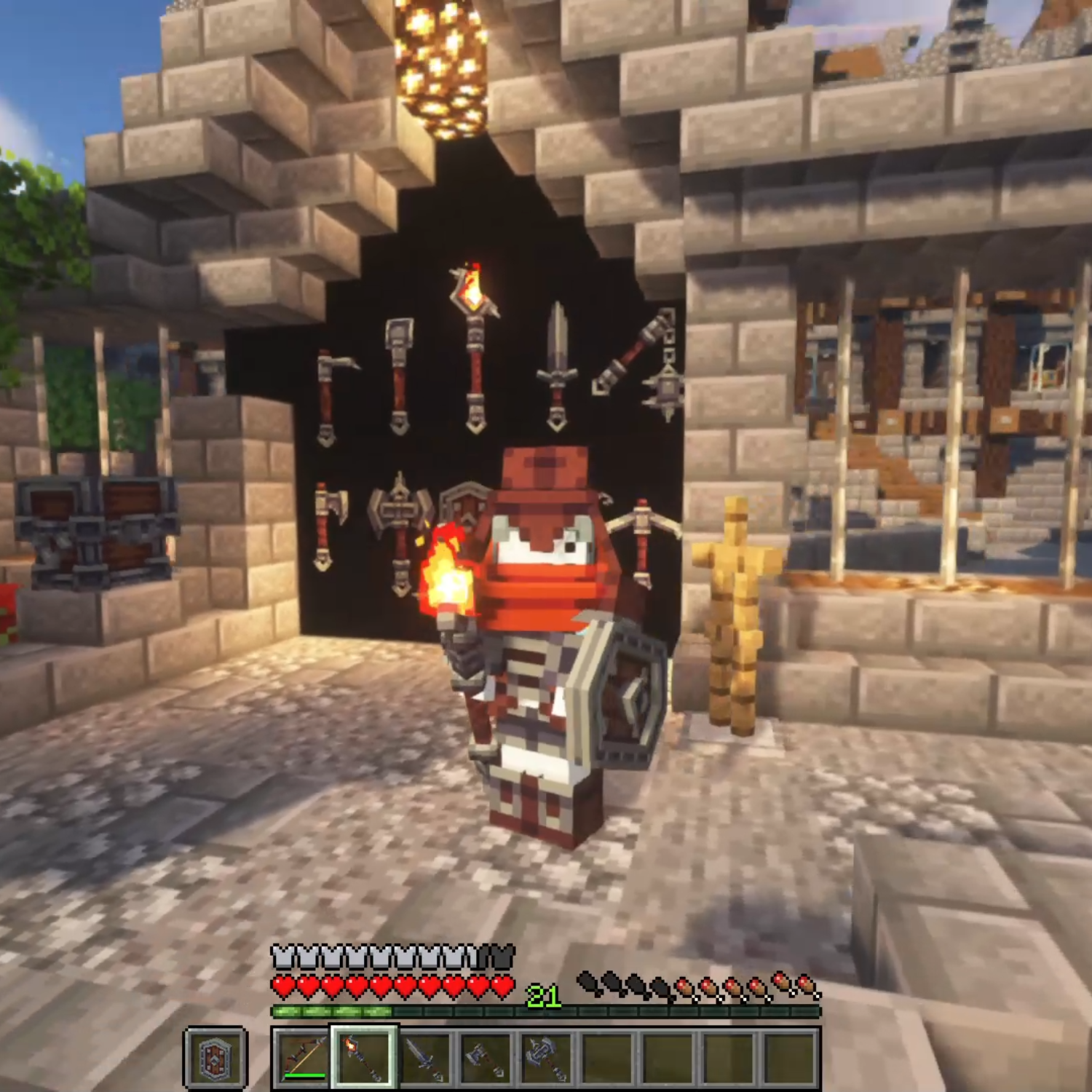Equip the double-headed battle axe slot
This screenshot has height=1092, width=1092.
[x=546, y=1056]
